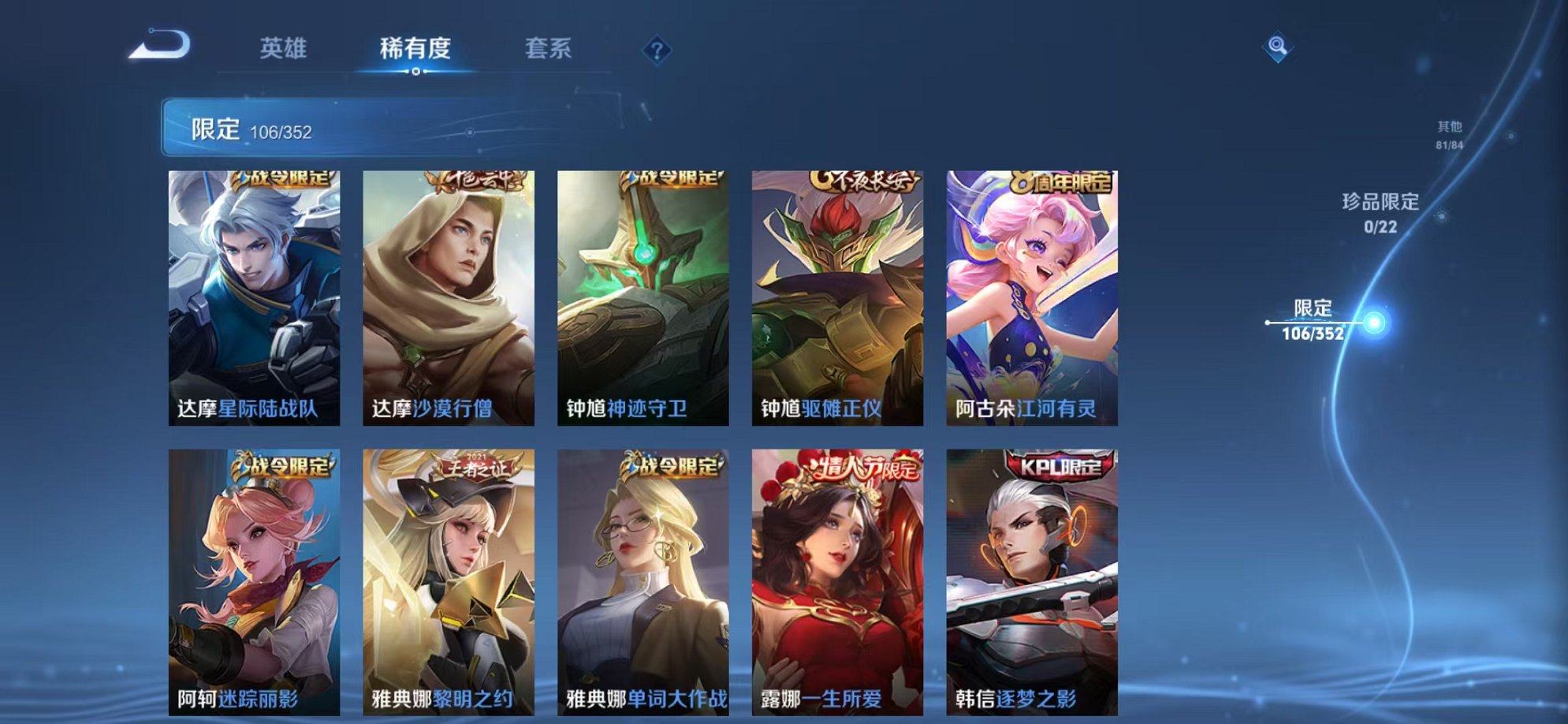Switch to the 套系 tab

[x=549, y=49]
